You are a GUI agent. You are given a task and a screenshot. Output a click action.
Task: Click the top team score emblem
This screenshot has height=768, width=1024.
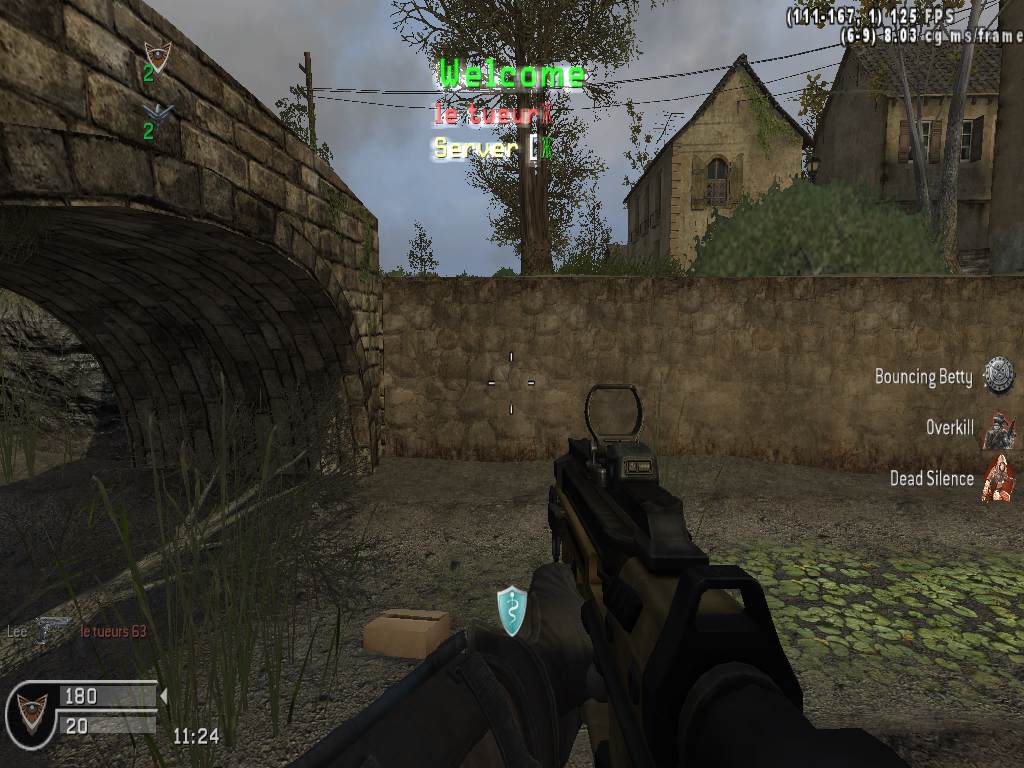click(157, 54)
